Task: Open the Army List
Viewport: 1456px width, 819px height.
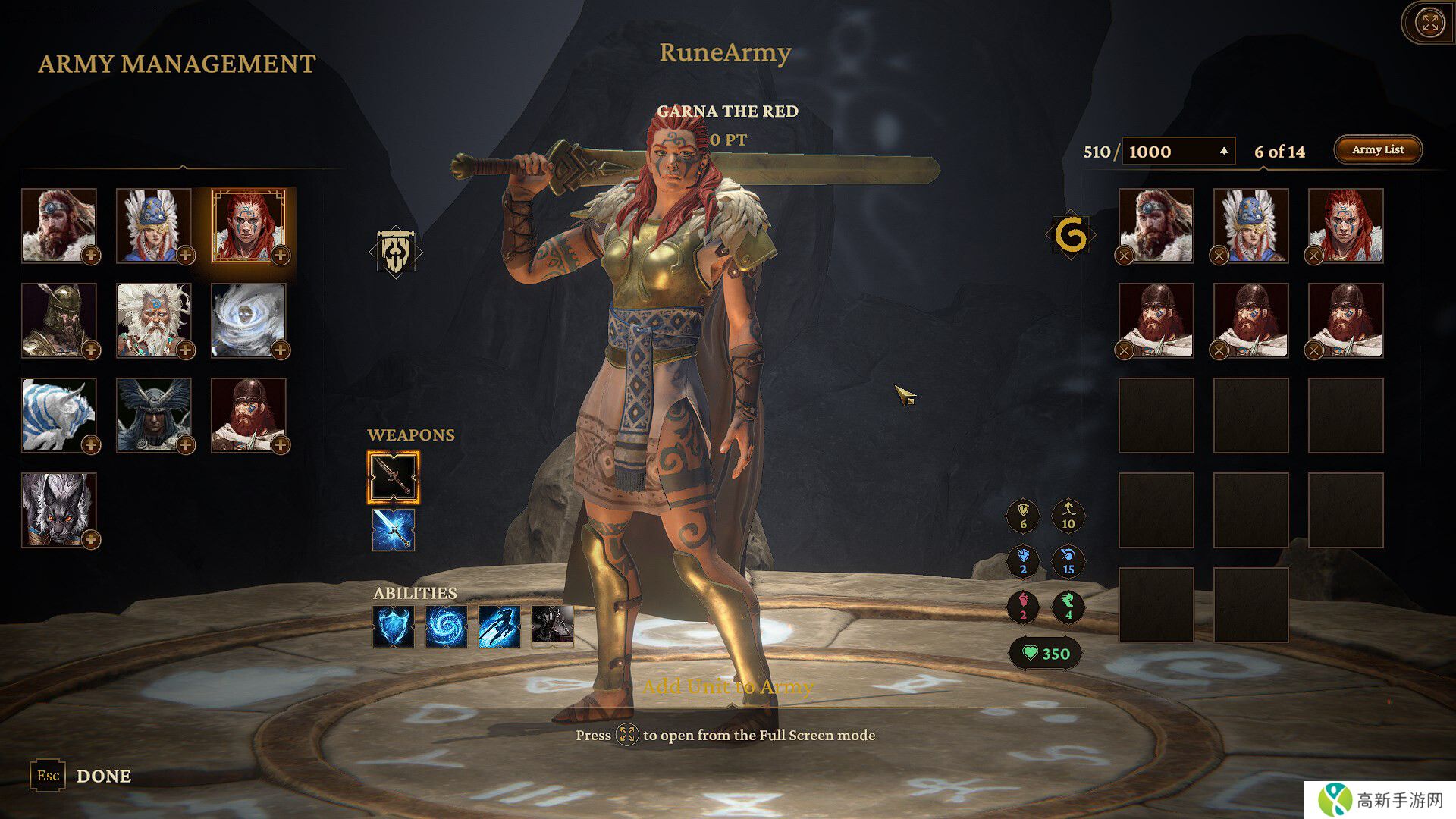Action: [x=1377, y=149]
